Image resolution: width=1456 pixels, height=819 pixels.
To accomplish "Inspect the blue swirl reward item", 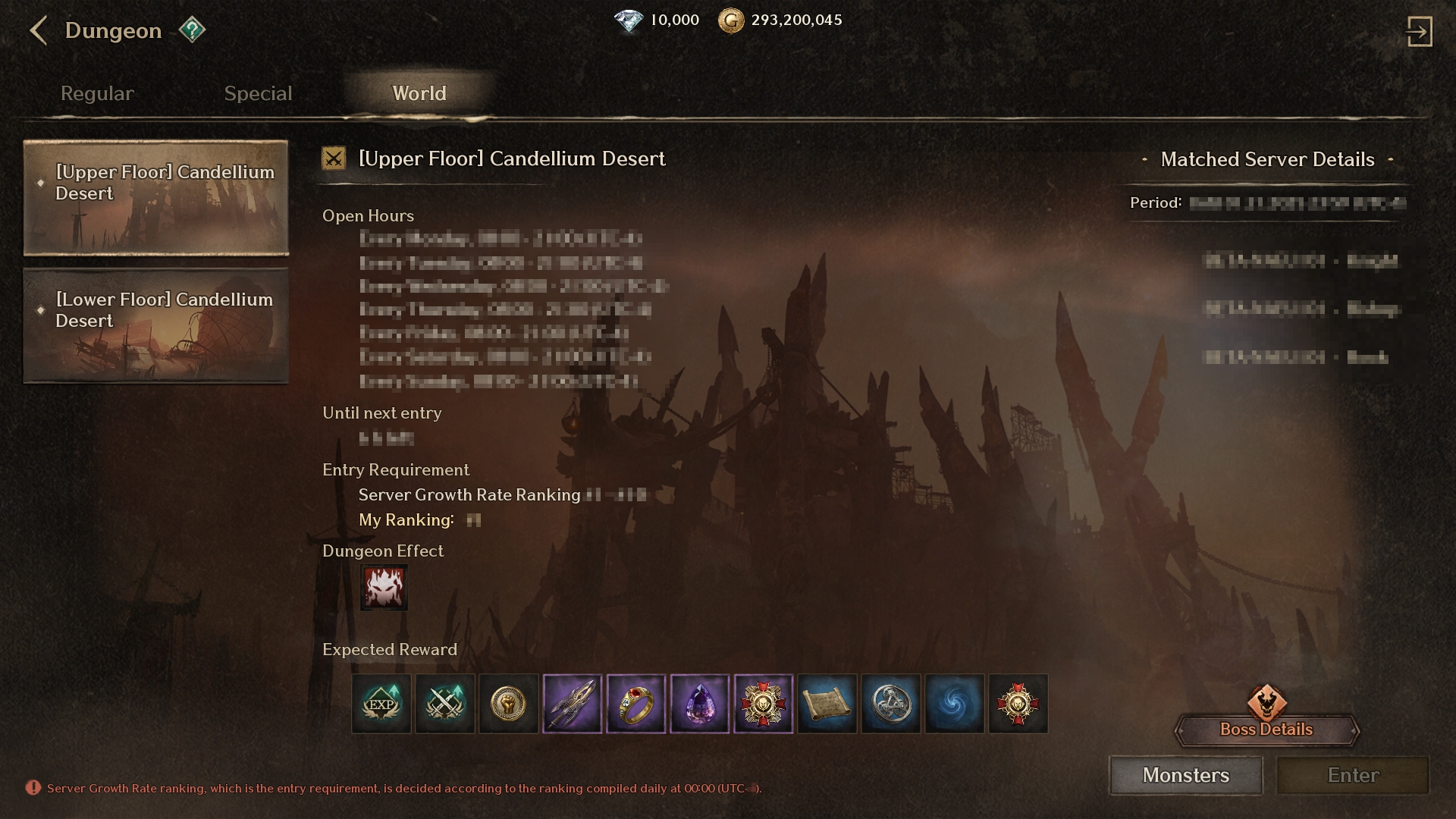I will point(955,704).
